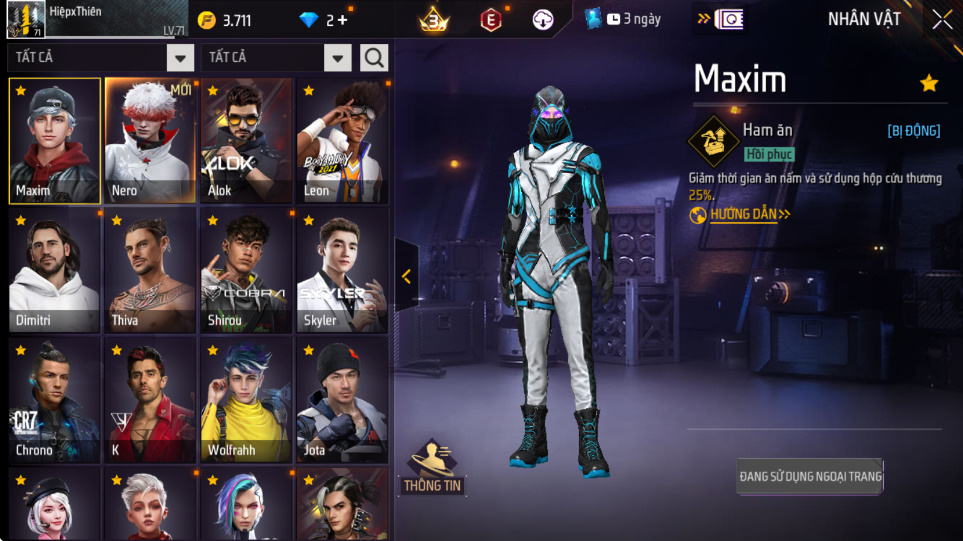The image size is (963, 541).
Task: Close the NHÂN VẬT screen
Action: (942, 20)
